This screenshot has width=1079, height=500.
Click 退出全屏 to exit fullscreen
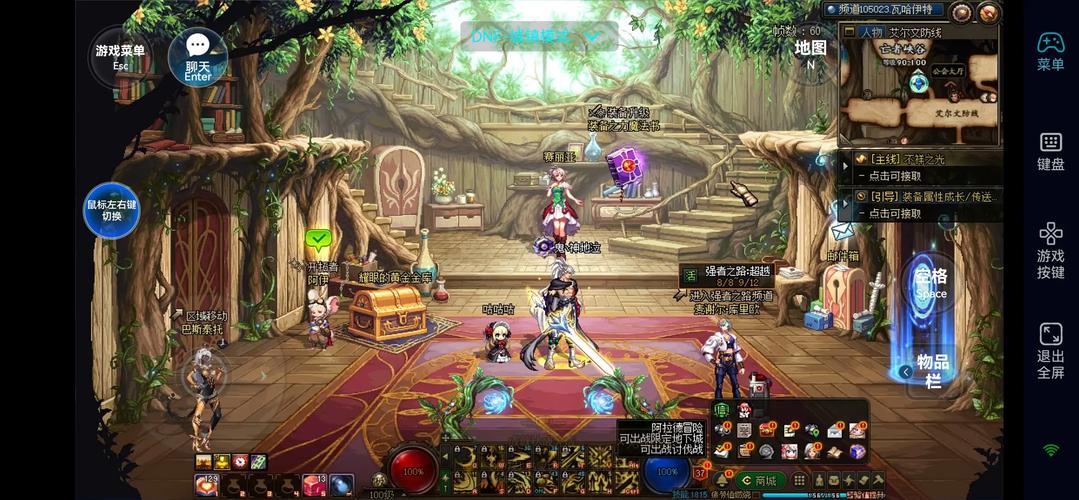coord(1050,350)
